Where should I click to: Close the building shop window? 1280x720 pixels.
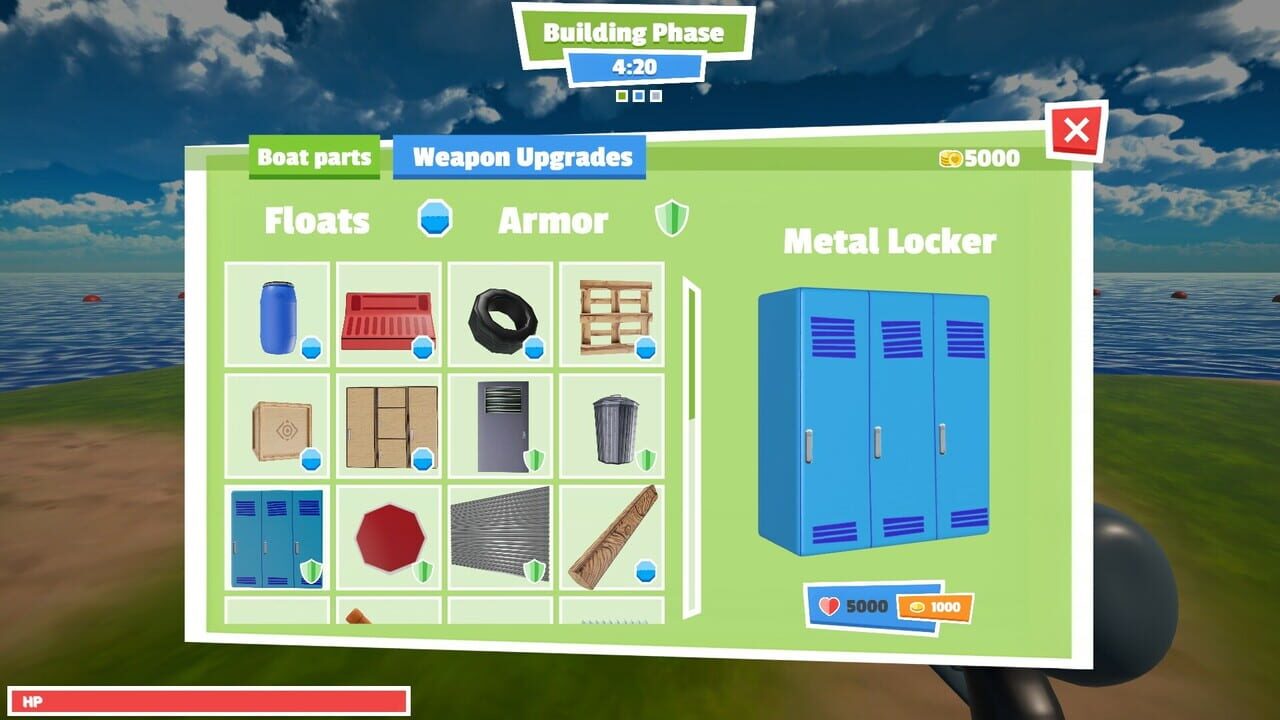point(1078,130)
